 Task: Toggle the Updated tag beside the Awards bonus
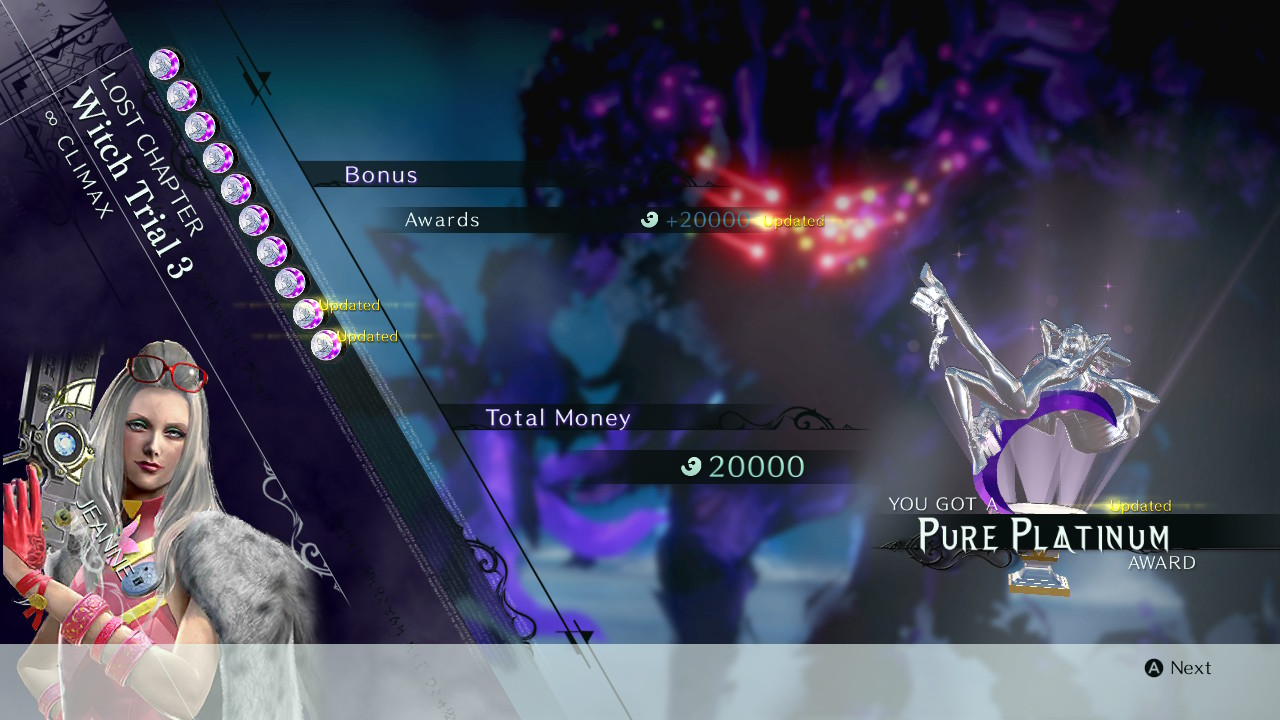tap(792, 221)
